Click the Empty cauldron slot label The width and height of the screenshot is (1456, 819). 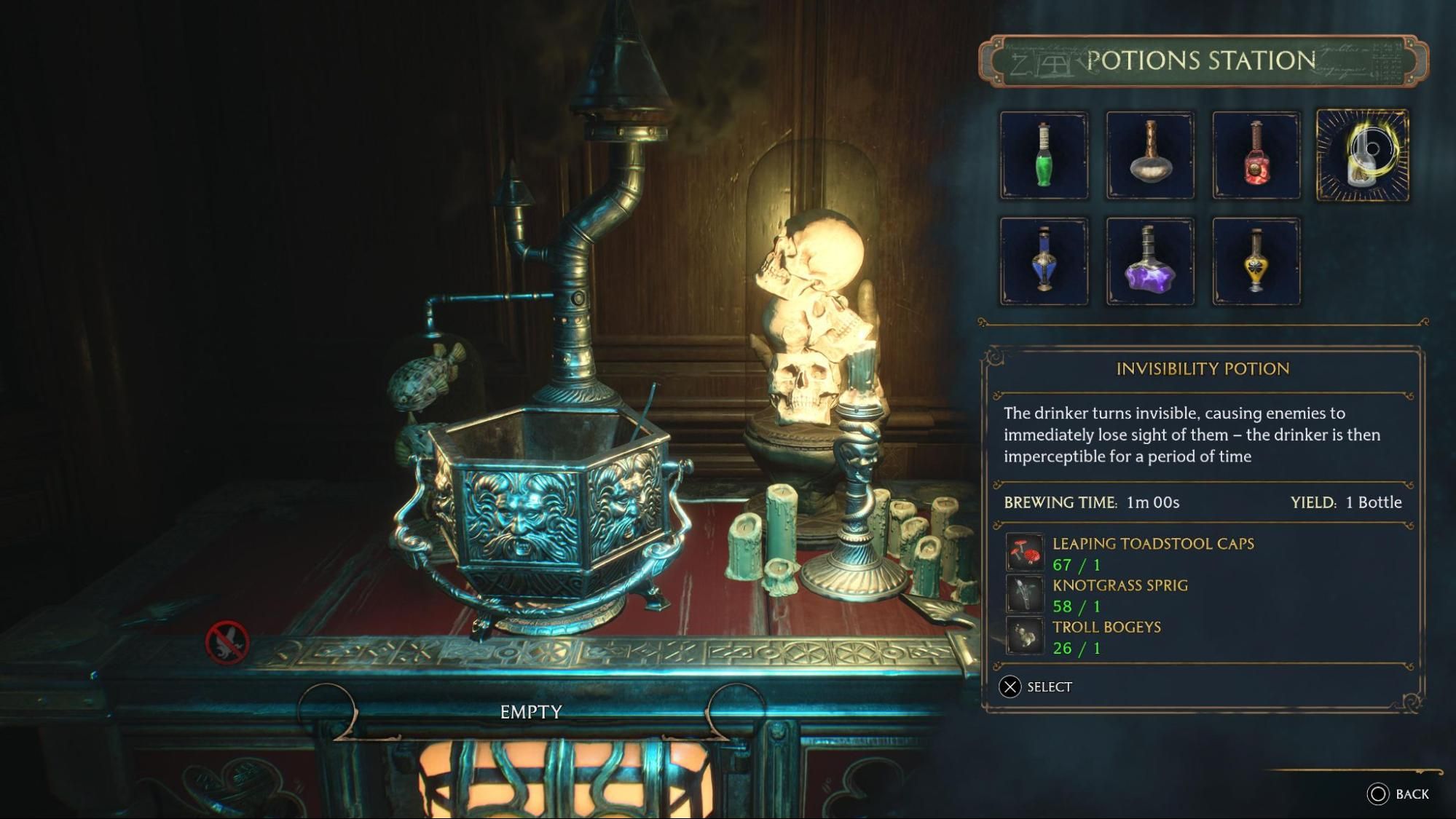(531, 713)
